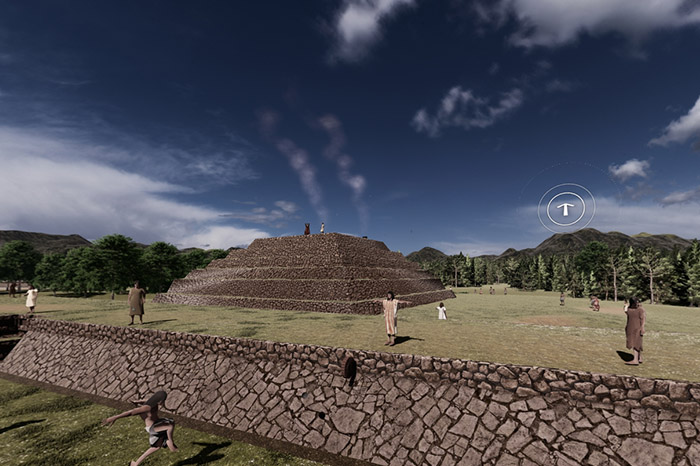Screen dimensions: 700x466
Task: Select the circular hotspot marker in the sky
Action: coord(566,208)
